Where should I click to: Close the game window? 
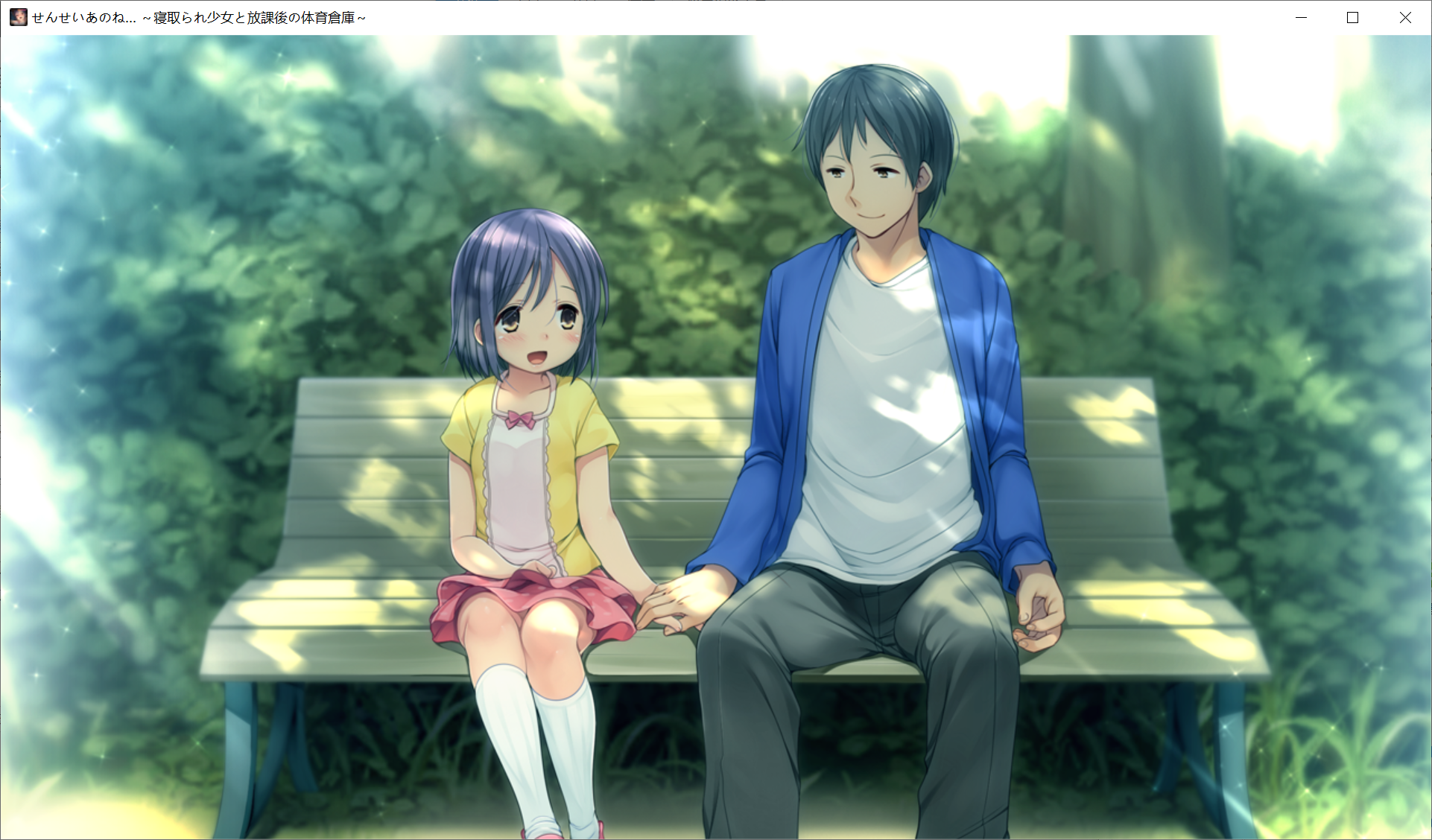pos(1404,18)
